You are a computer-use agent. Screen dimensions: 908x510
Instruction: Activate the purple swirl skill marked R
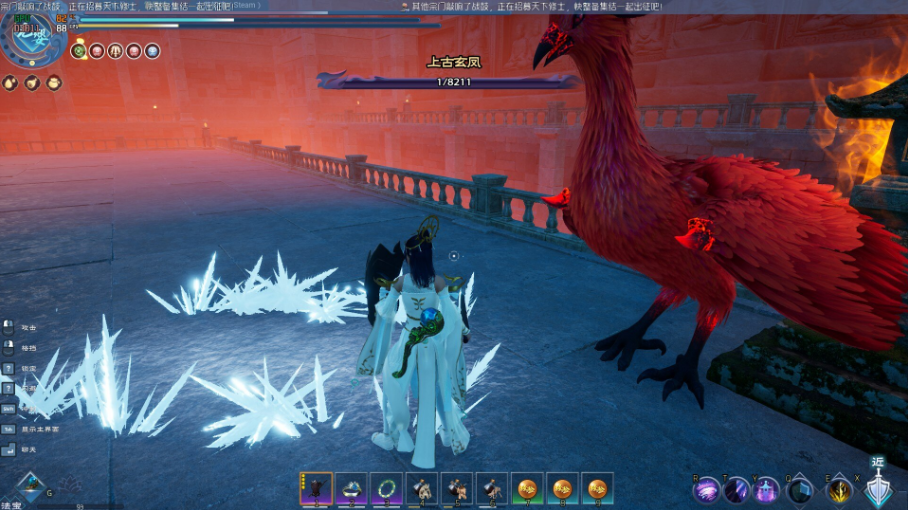pyautogui.click(x=707, y=490)
